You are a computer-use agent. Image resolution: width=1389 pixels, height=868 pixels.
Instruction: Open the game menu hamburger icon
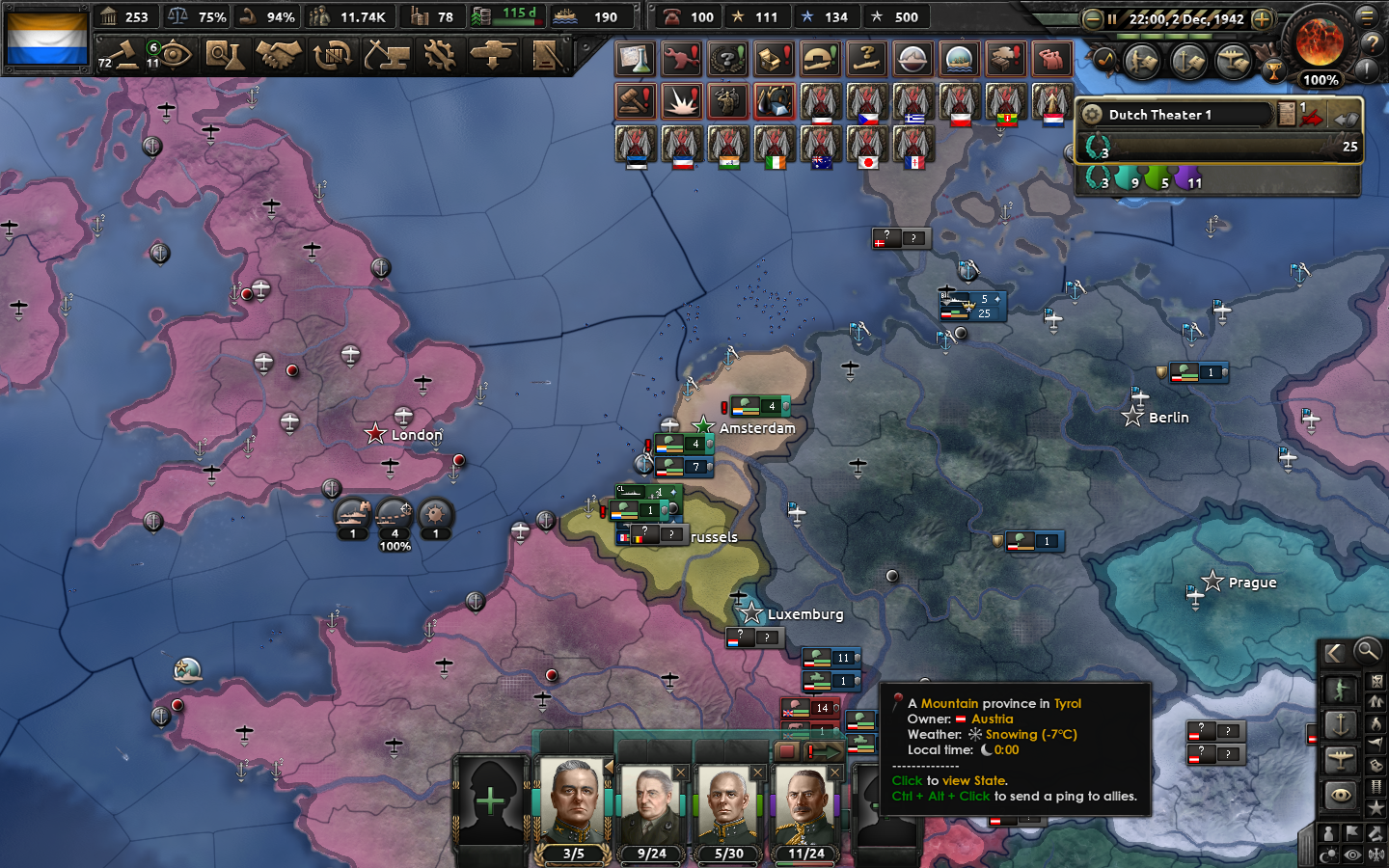(1368, 17)
